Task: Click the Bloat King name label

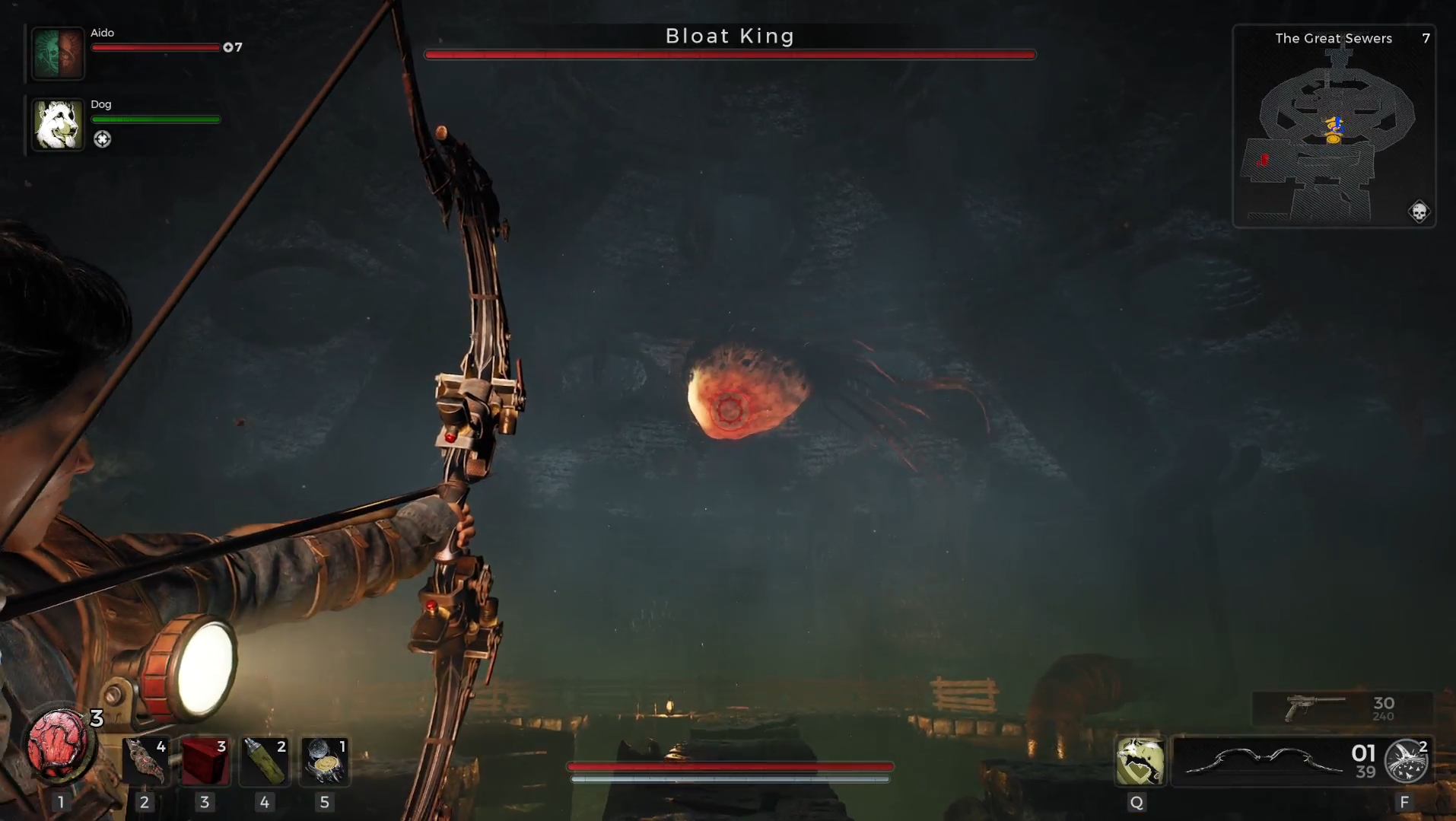Action: [729, 35]
